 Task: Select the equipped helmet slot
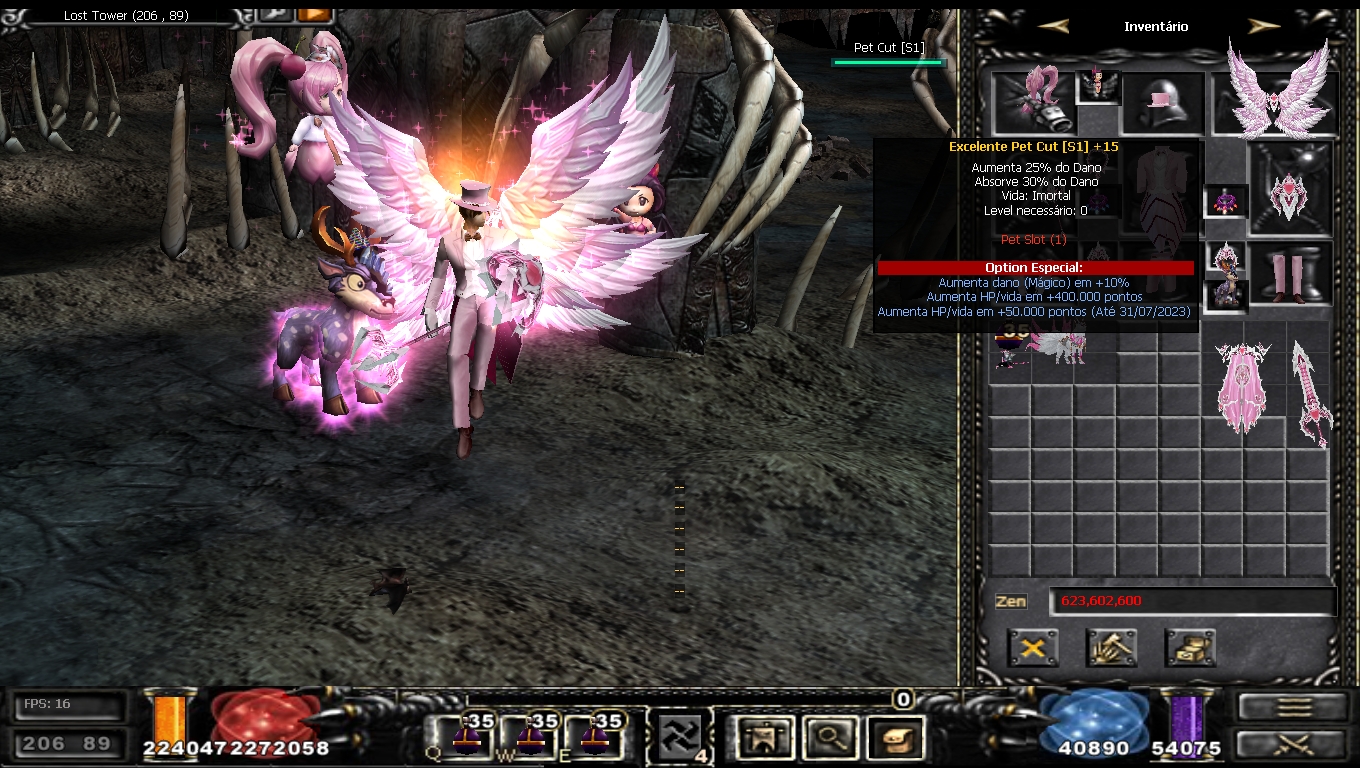[x=1162, y=103]
